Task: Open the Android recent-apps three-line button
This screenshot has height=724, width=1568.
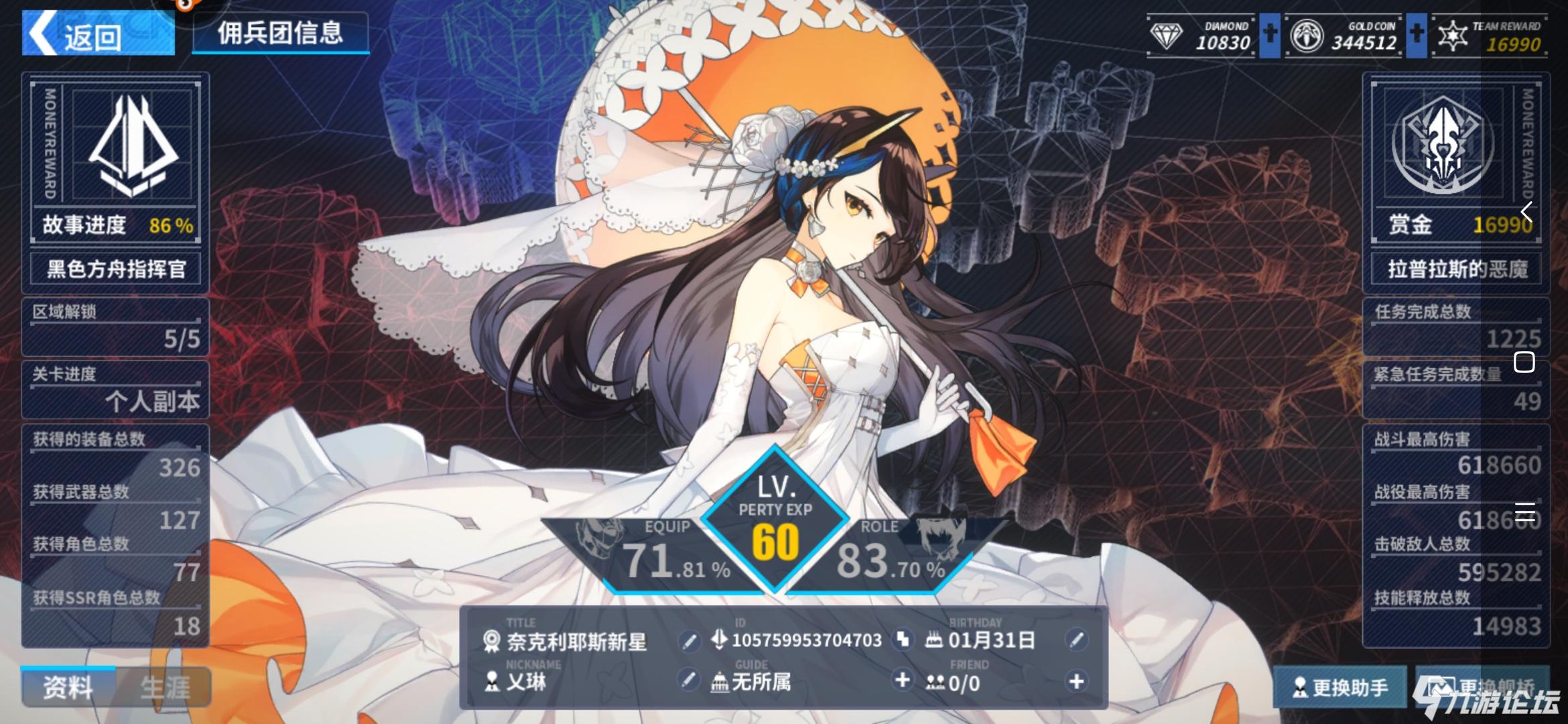Action: 1524,512
